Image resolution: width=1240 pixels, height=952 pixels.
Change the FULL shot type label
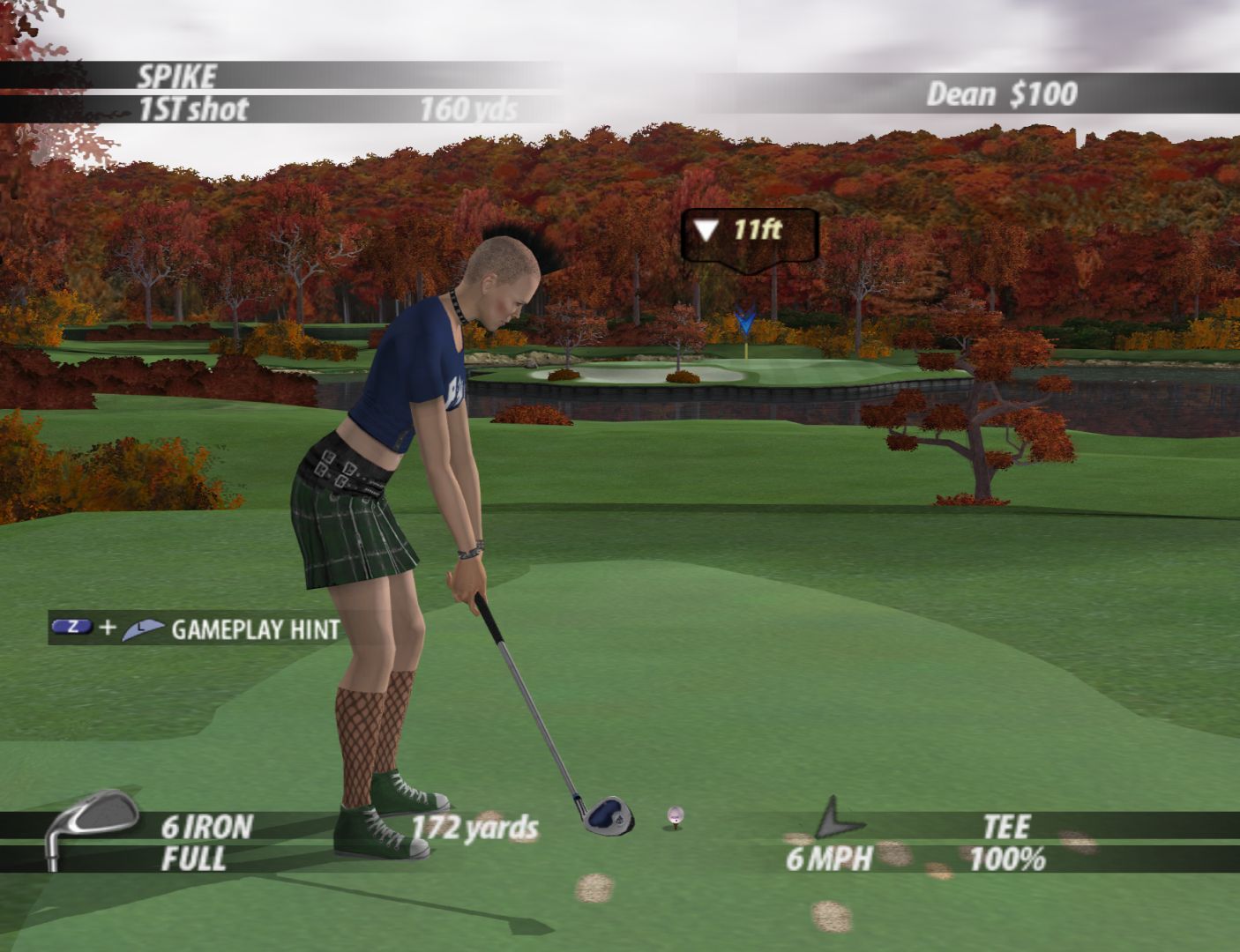click(x=194, y=859)
